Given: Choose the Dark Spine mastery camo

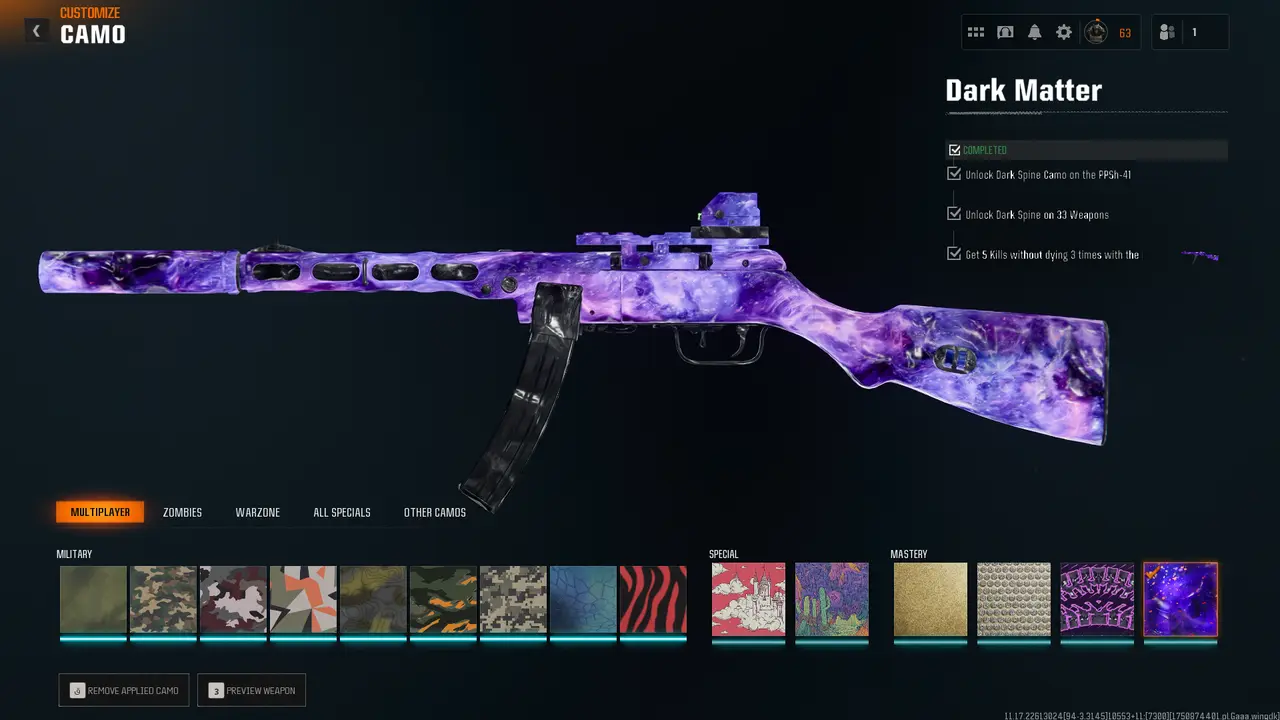Looking at the screenshot, I should point(1097,599).
